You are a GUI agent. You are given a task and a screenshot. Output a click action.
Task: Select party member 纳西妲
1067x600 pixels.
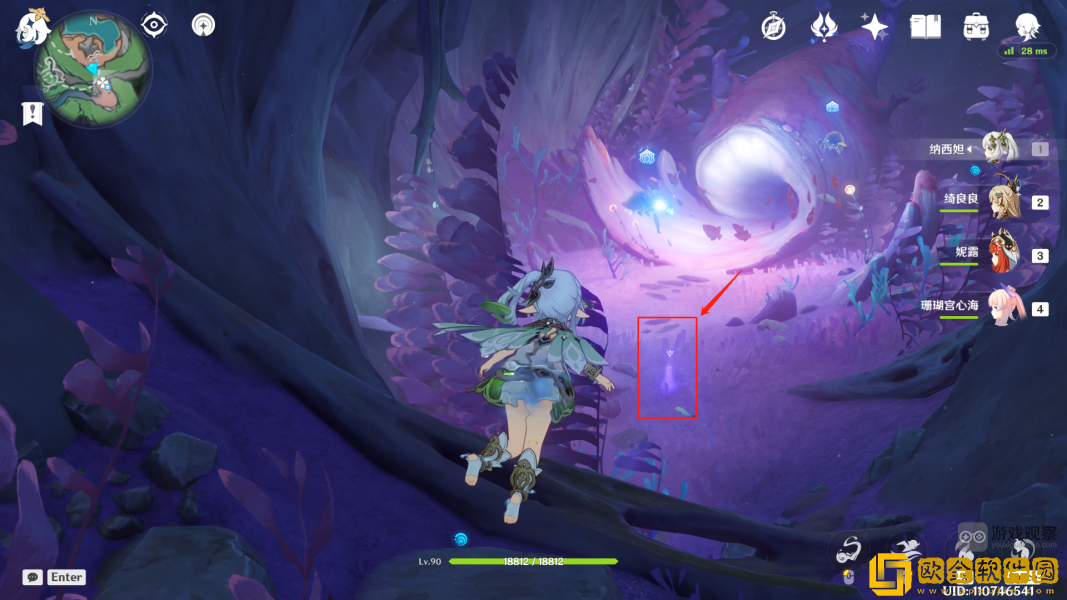[998, 149]
